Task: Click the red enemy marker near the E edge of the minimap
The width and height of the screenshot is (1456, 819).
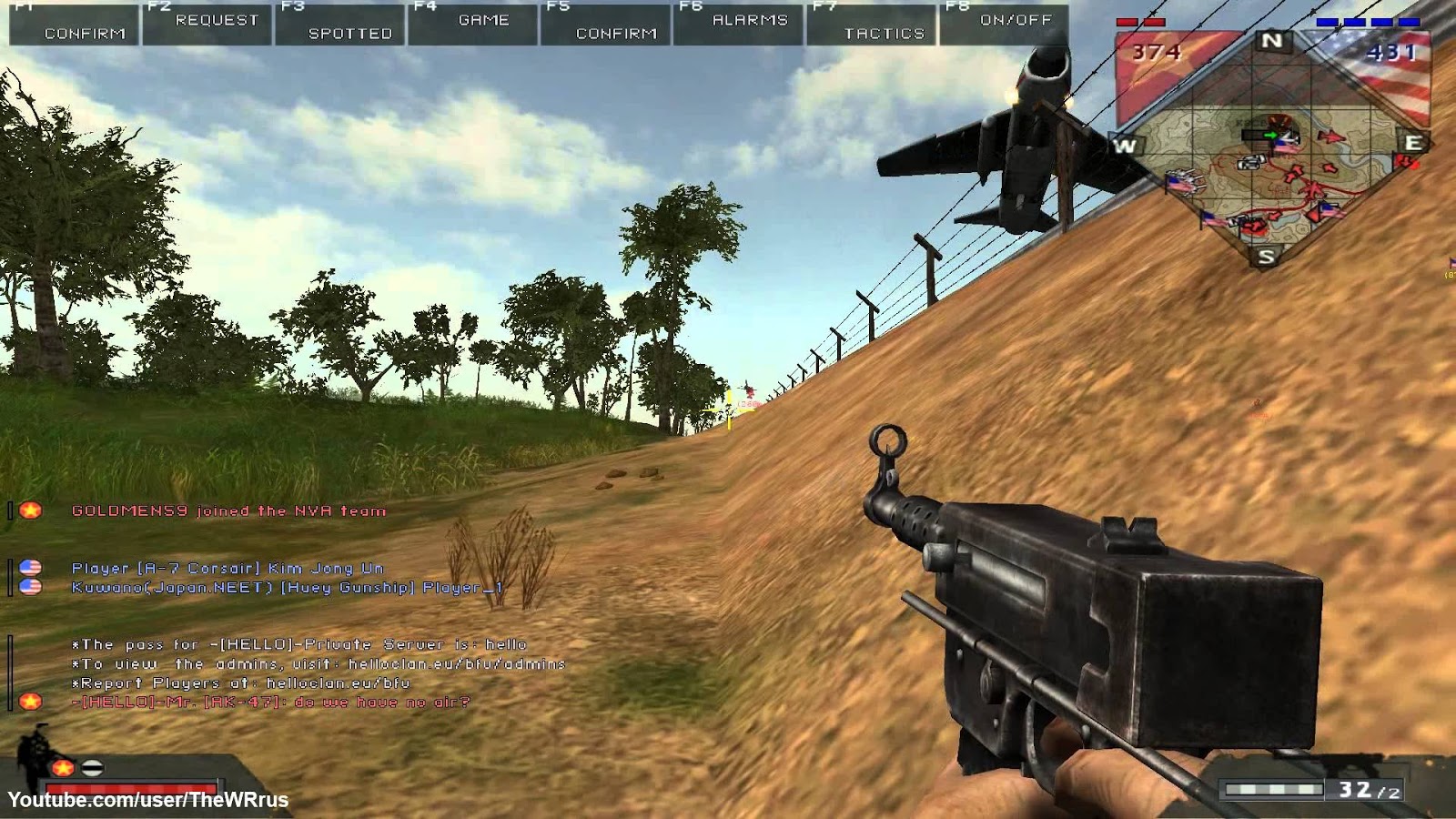Action: pos(1406,162)
